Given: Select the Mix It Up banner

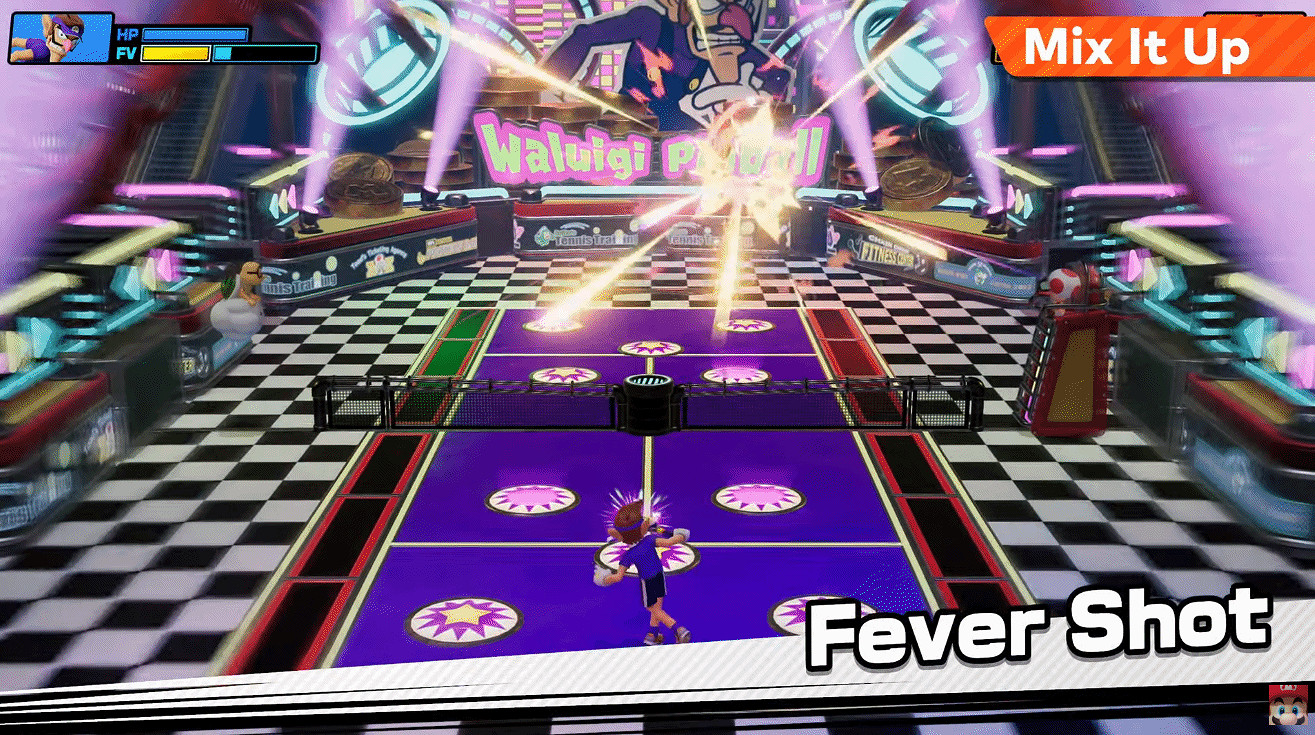Looking at the screenshot, I should [1140, 47].
